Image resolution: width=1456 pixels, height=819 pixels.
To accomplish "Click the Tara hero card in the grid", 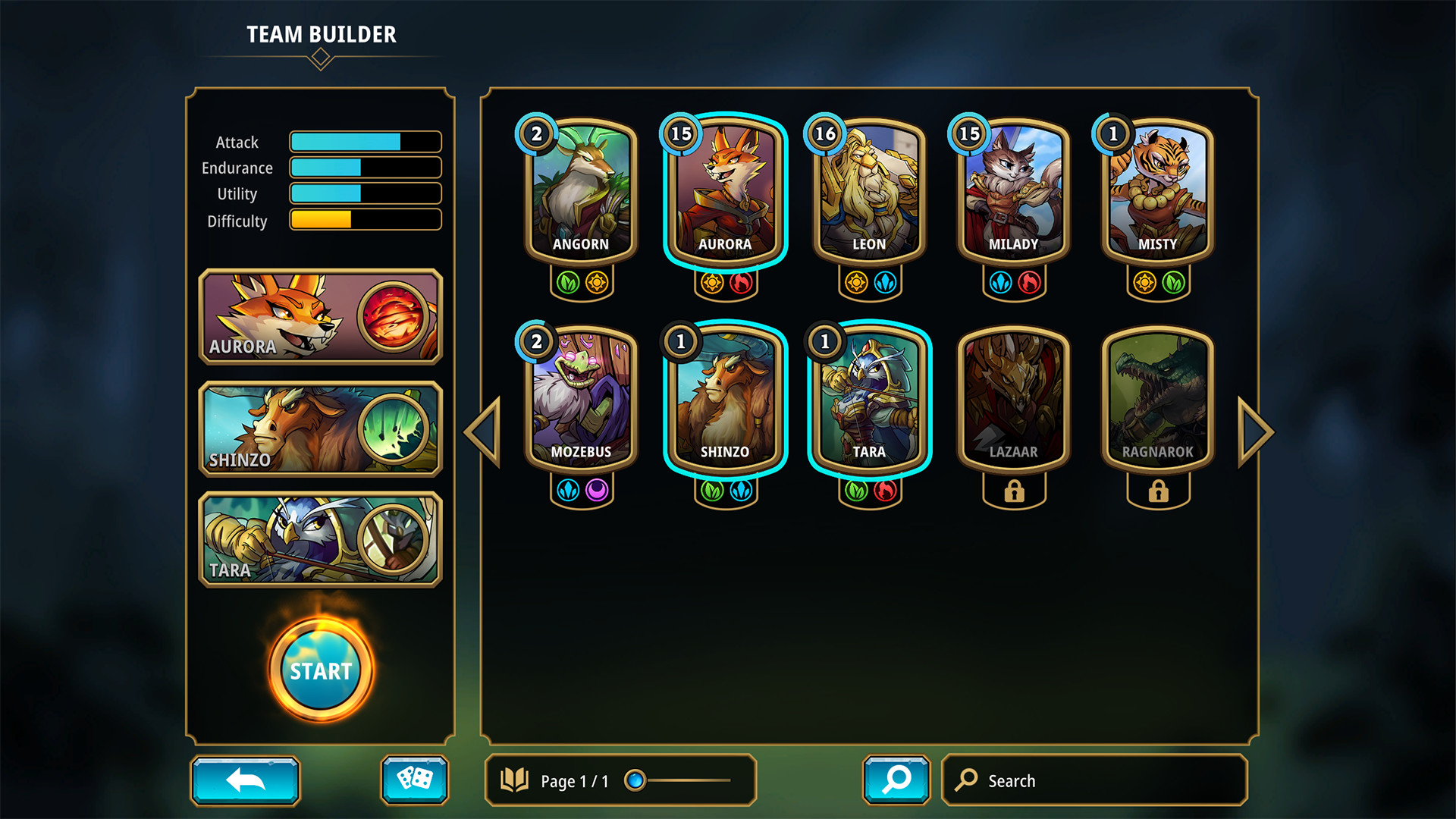I will click(869, 398).
